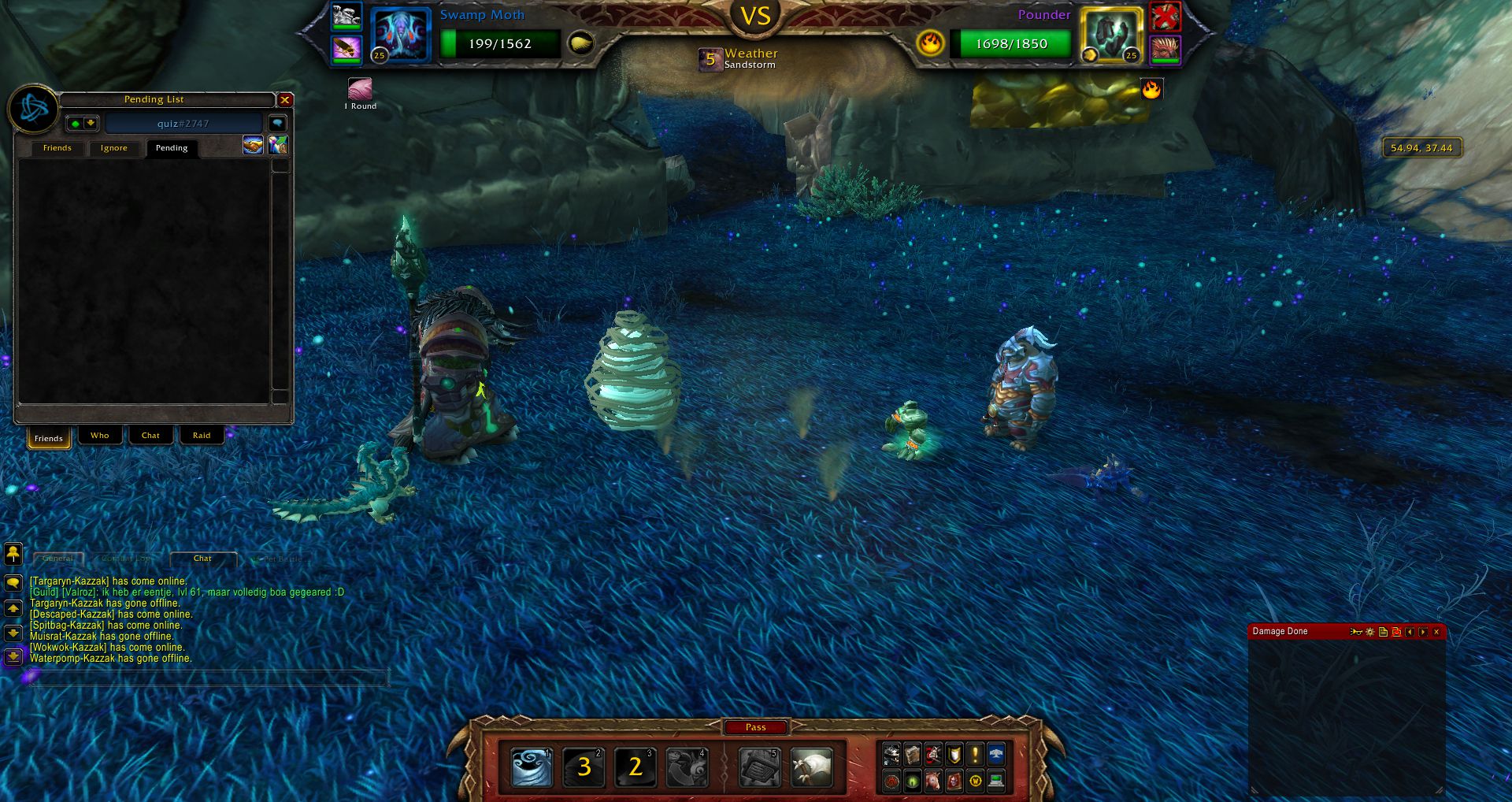
Task: Open the Chat tab below the friends panel
Action: pos(150,436)
